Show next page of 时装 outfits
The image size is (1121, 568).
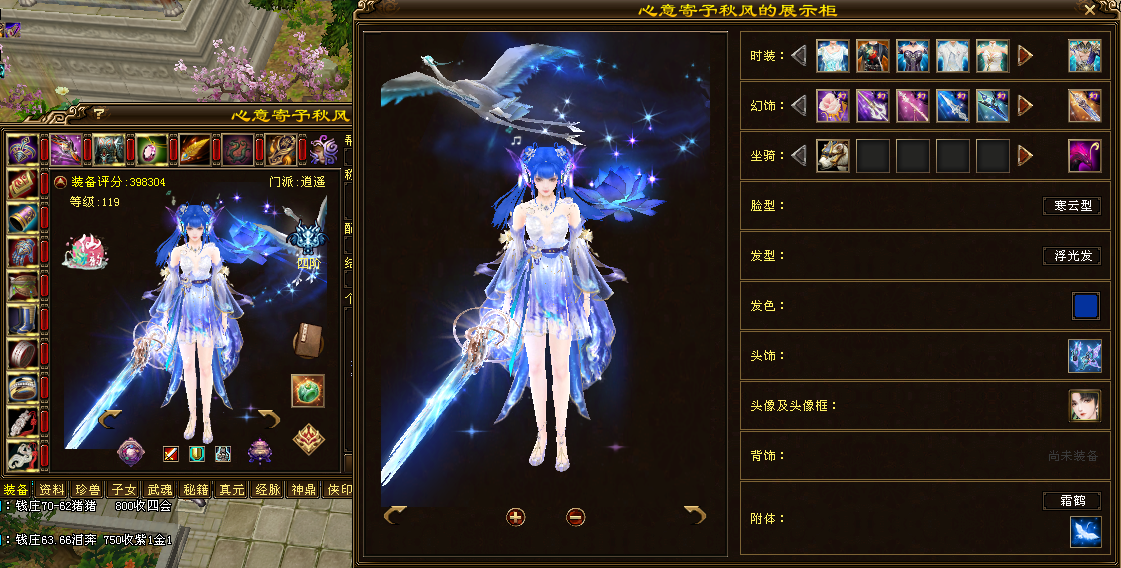click(1025, 56)
